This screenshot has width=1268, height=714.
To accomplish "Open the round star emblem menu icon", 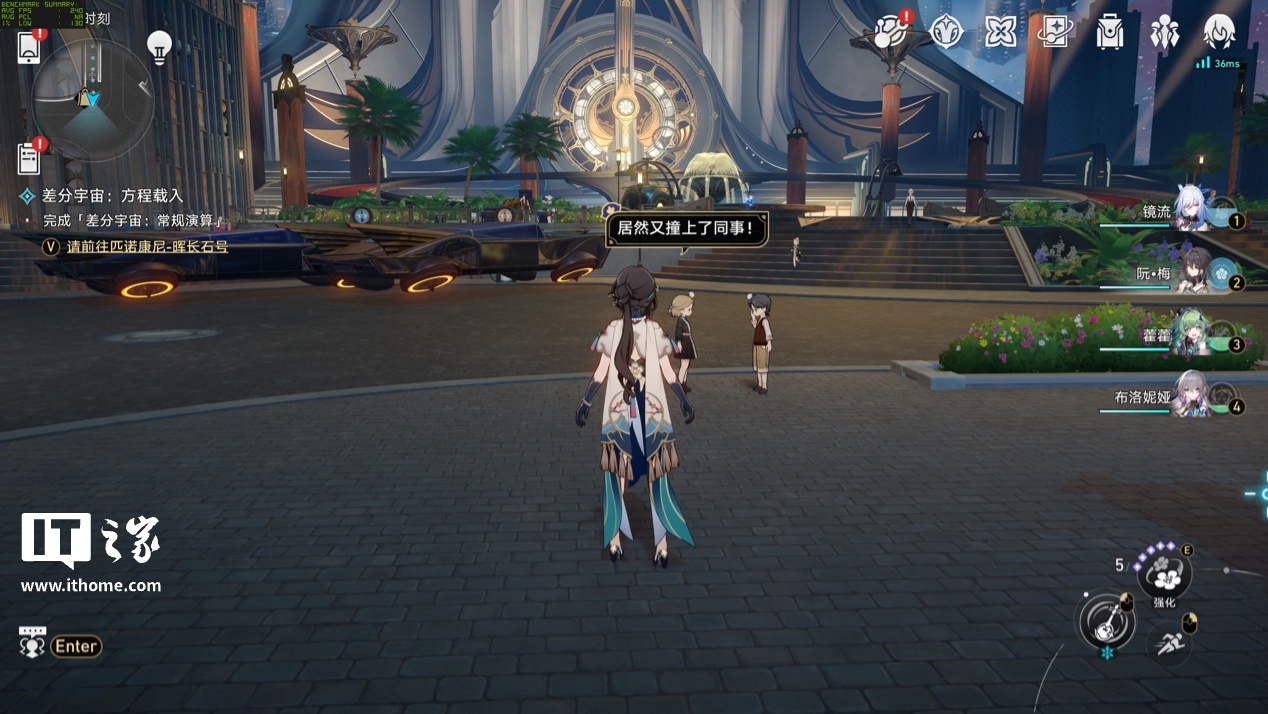I will point(945,32).
